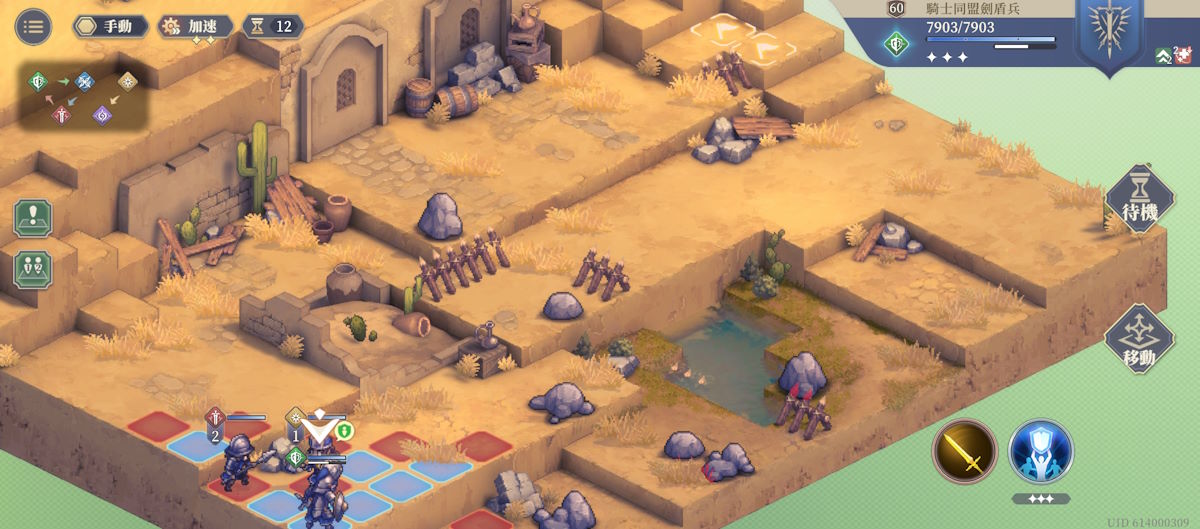Open the hamburger menu button
Screen dimensions: 1200x529
(x=33, y=26)
